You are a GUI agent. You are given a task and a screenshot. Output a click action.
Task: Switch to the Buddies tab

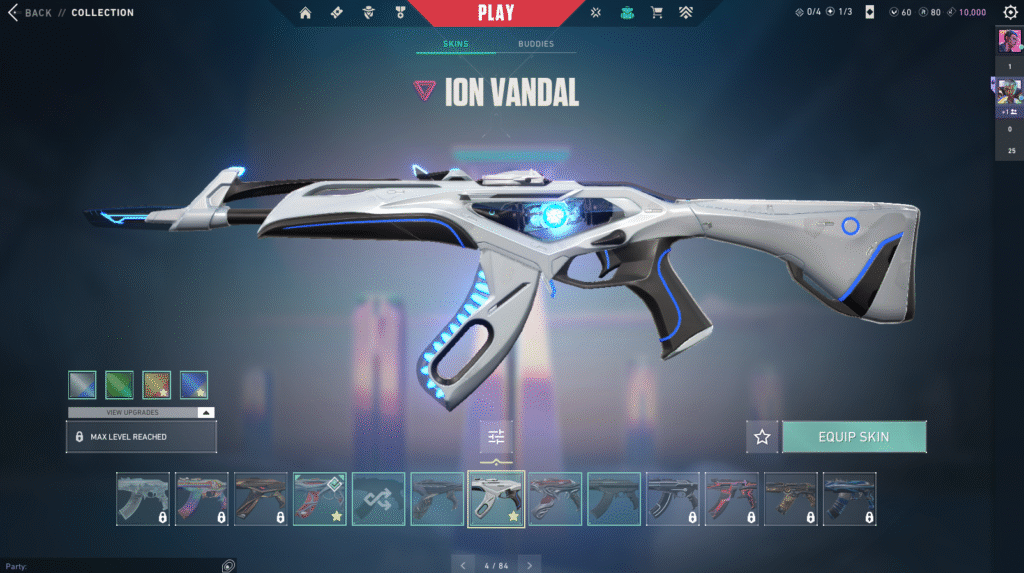535,45
